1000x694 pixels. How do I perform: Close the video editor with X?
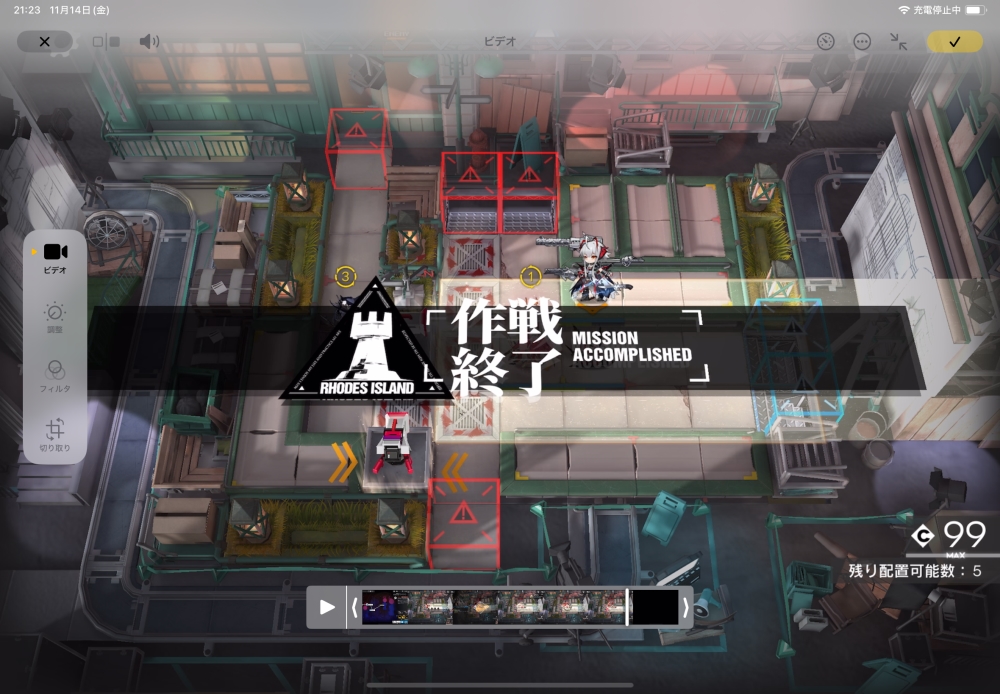(x=44, y=42)
